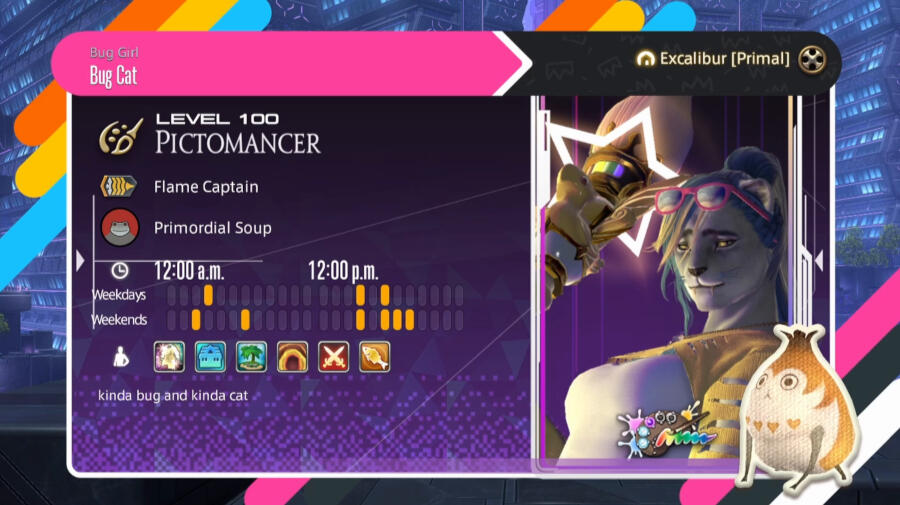Open the Primordial Soup company crest
Screen dimensions: 900x505
(119, 228)
